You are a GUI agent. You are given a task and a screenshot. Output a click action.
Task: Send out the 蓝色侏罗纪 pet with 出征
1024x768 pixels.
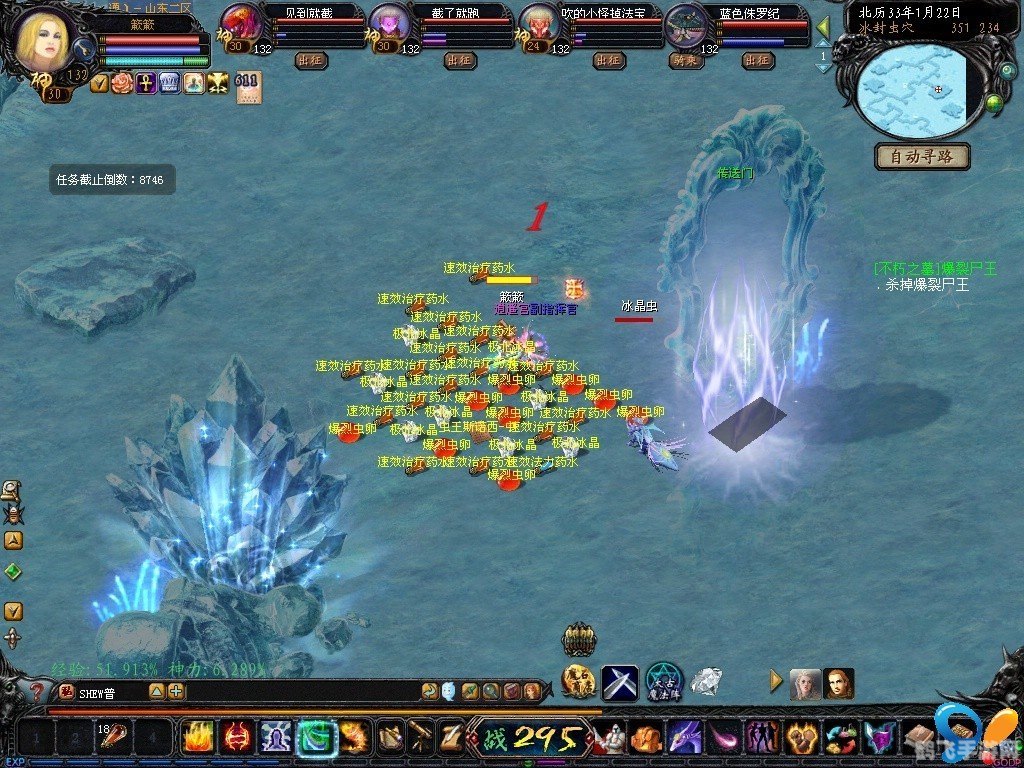[759, 61]
